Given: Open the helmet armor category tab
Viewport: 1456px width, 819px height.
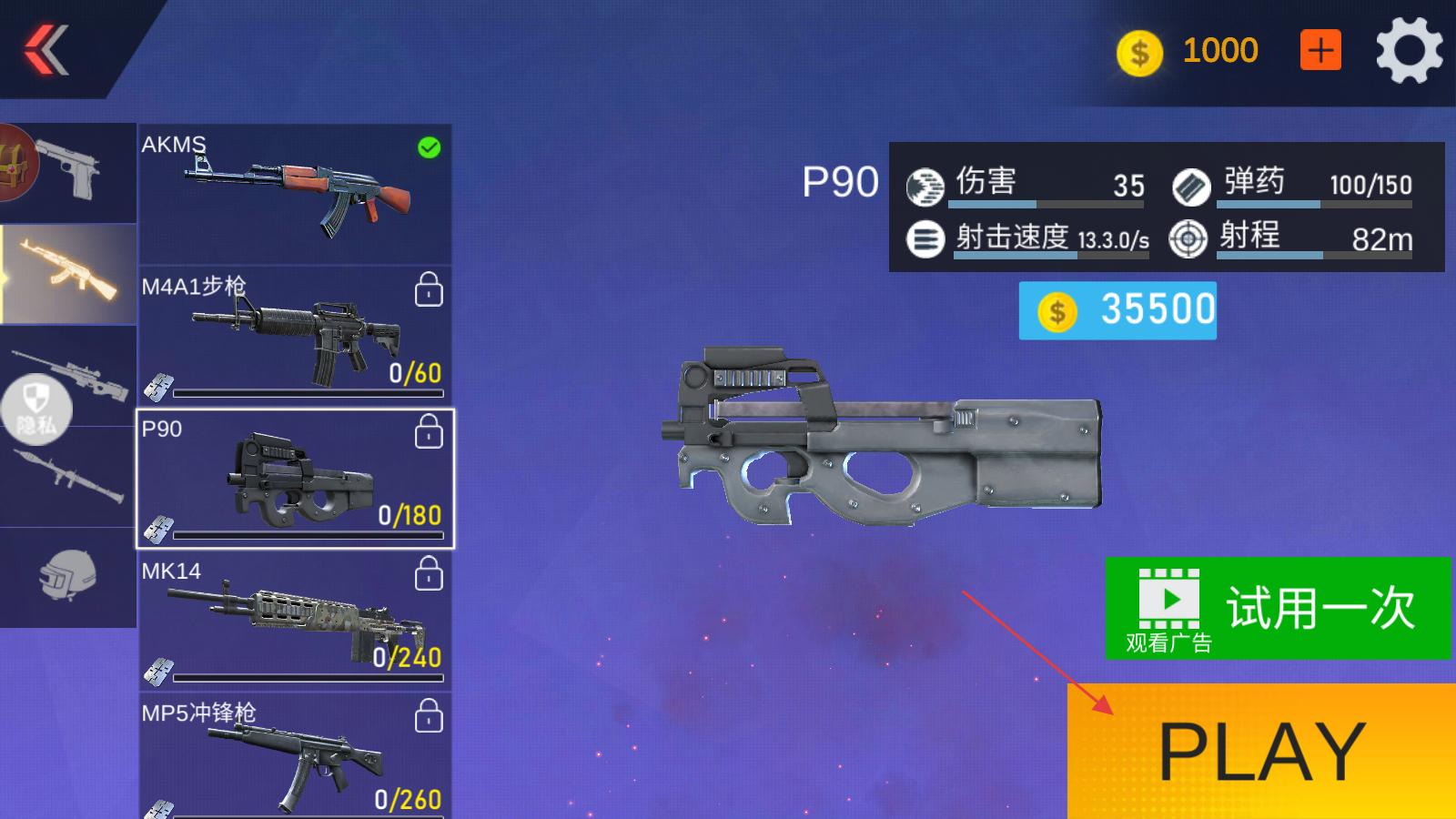Looking at the screenshot, I should [68, 577].
